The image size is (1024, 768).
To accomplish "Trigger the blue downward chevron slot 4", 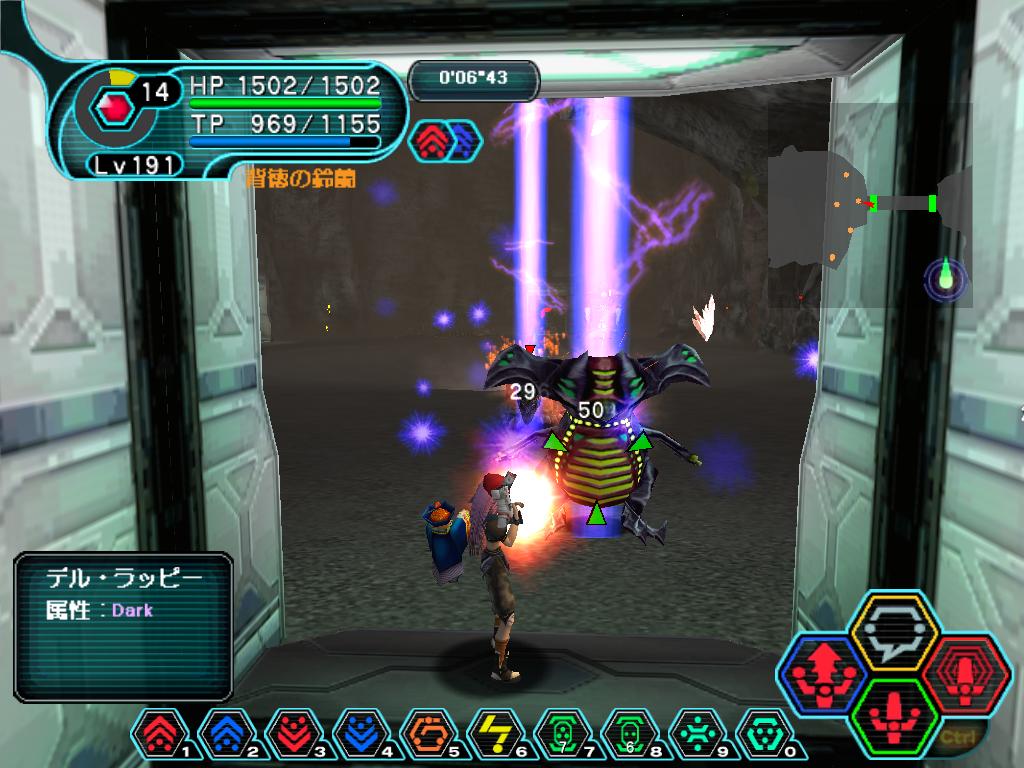I will pos(361,735).
